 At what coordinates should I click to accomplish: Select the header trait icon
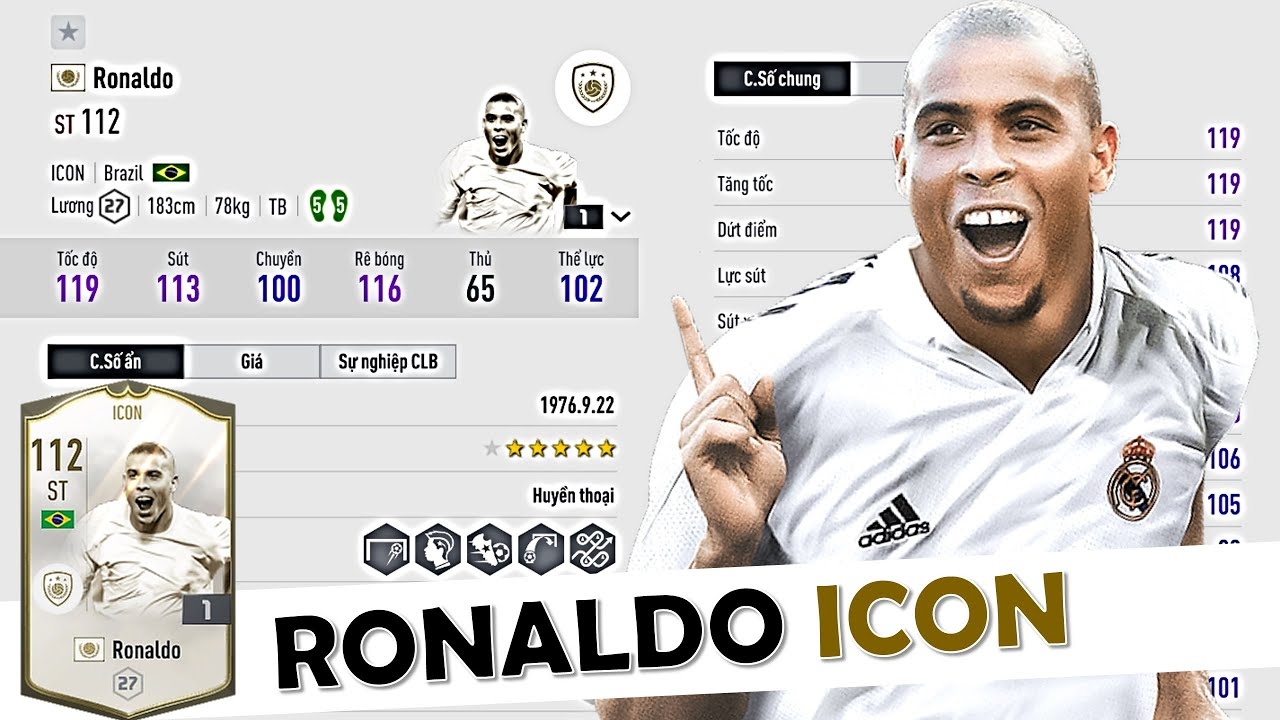pyautogui.click(x=437, y=548)
